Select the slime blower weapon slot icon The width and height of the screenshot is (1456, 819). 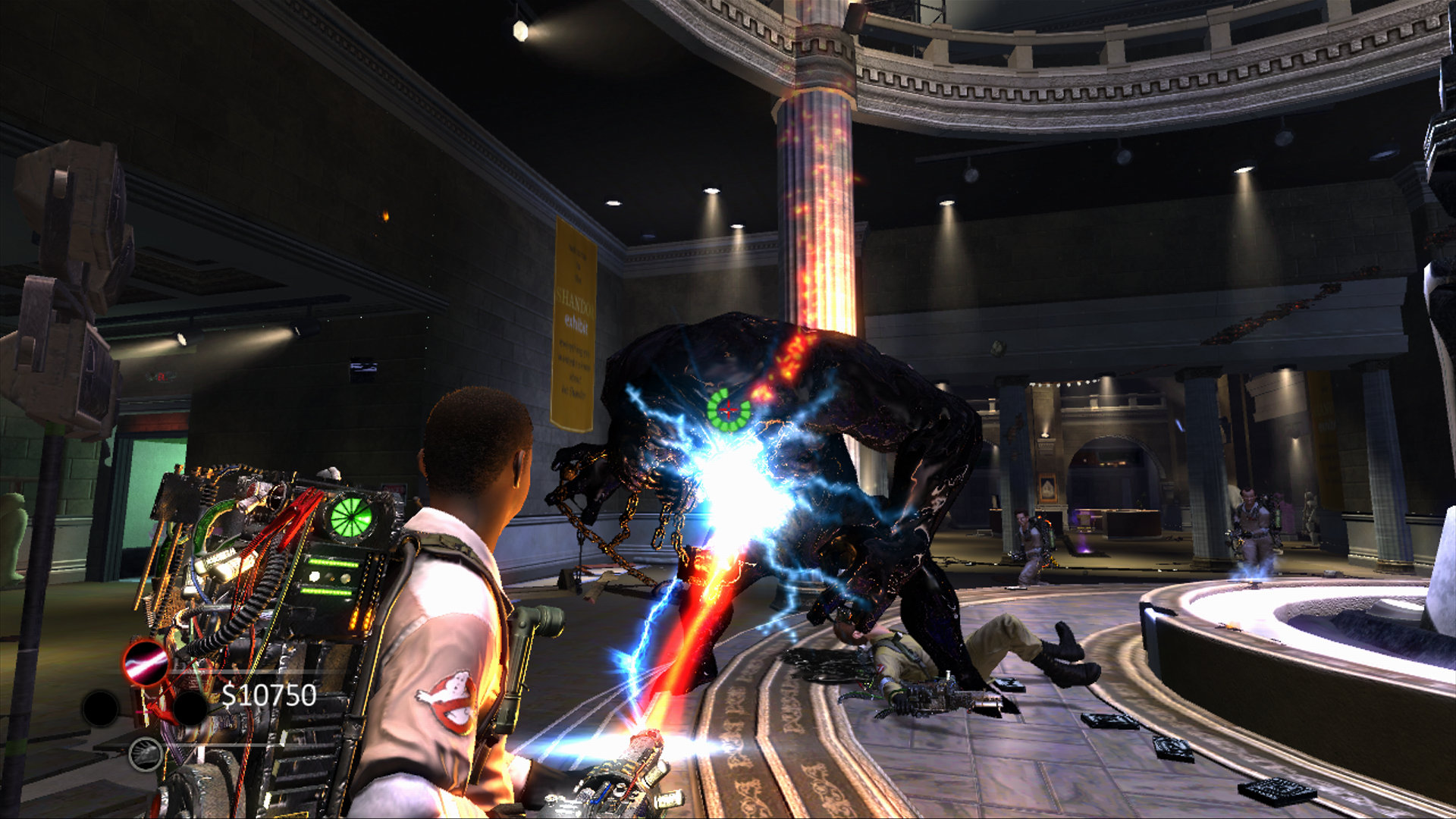[144, 755]
